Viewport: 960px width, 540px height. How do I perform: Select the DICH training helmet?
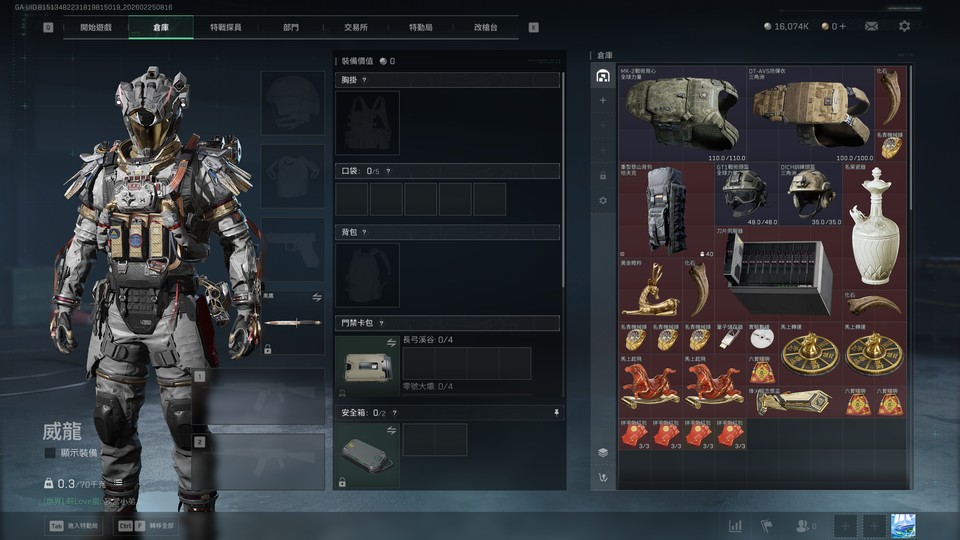pyautogui.click(x=810, y=193)
